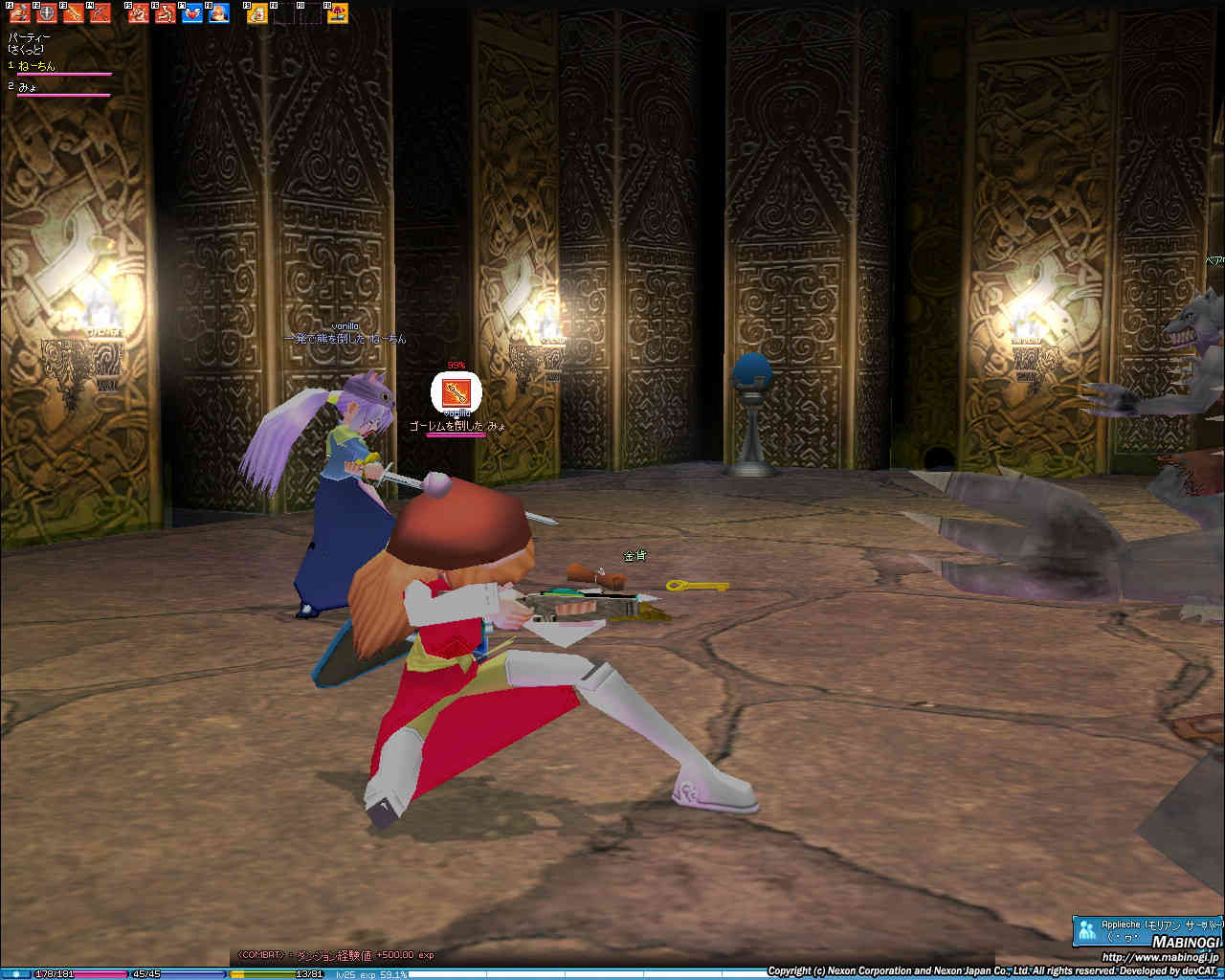This screenshot has height=980, width=1225.
Task: Use the F6 kicking figure skill
Action: (x=165, y=13)
